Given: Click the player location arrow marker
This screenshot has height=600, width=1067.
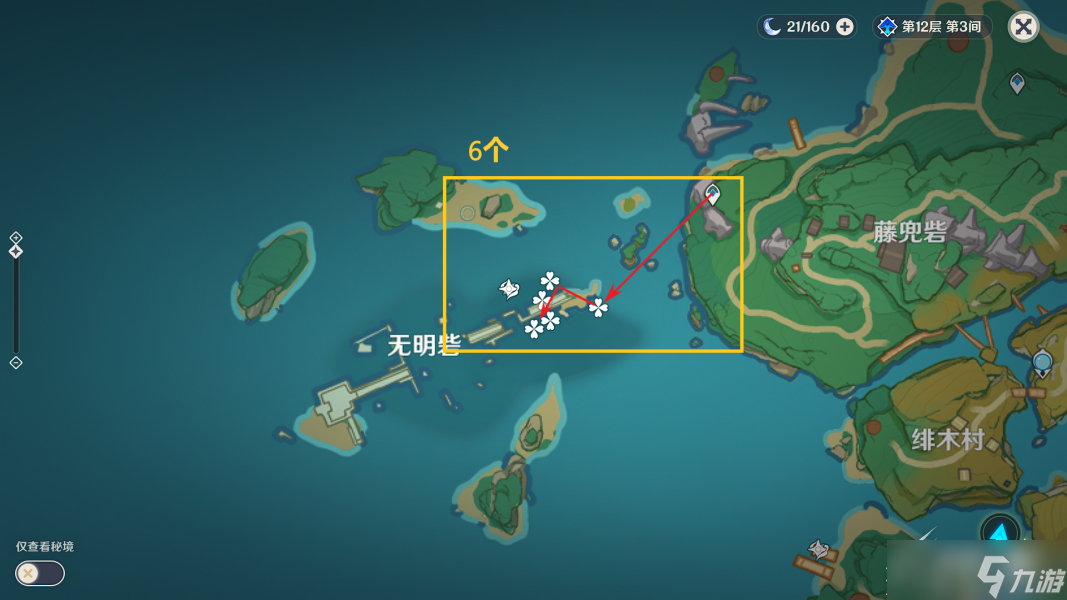Looking at the screenshot, I should pyautogui.click(x=999, y=532).
